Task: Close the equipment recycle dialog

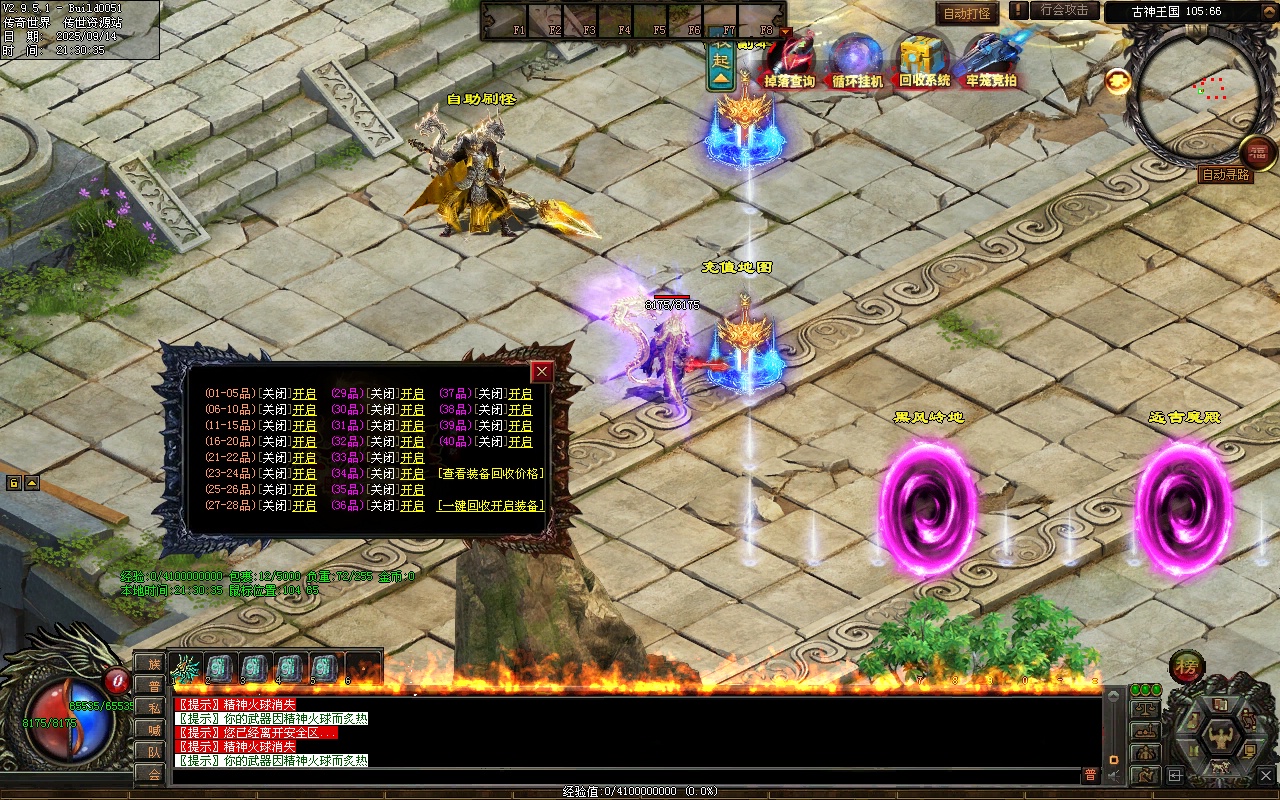Action: [542, 372]
